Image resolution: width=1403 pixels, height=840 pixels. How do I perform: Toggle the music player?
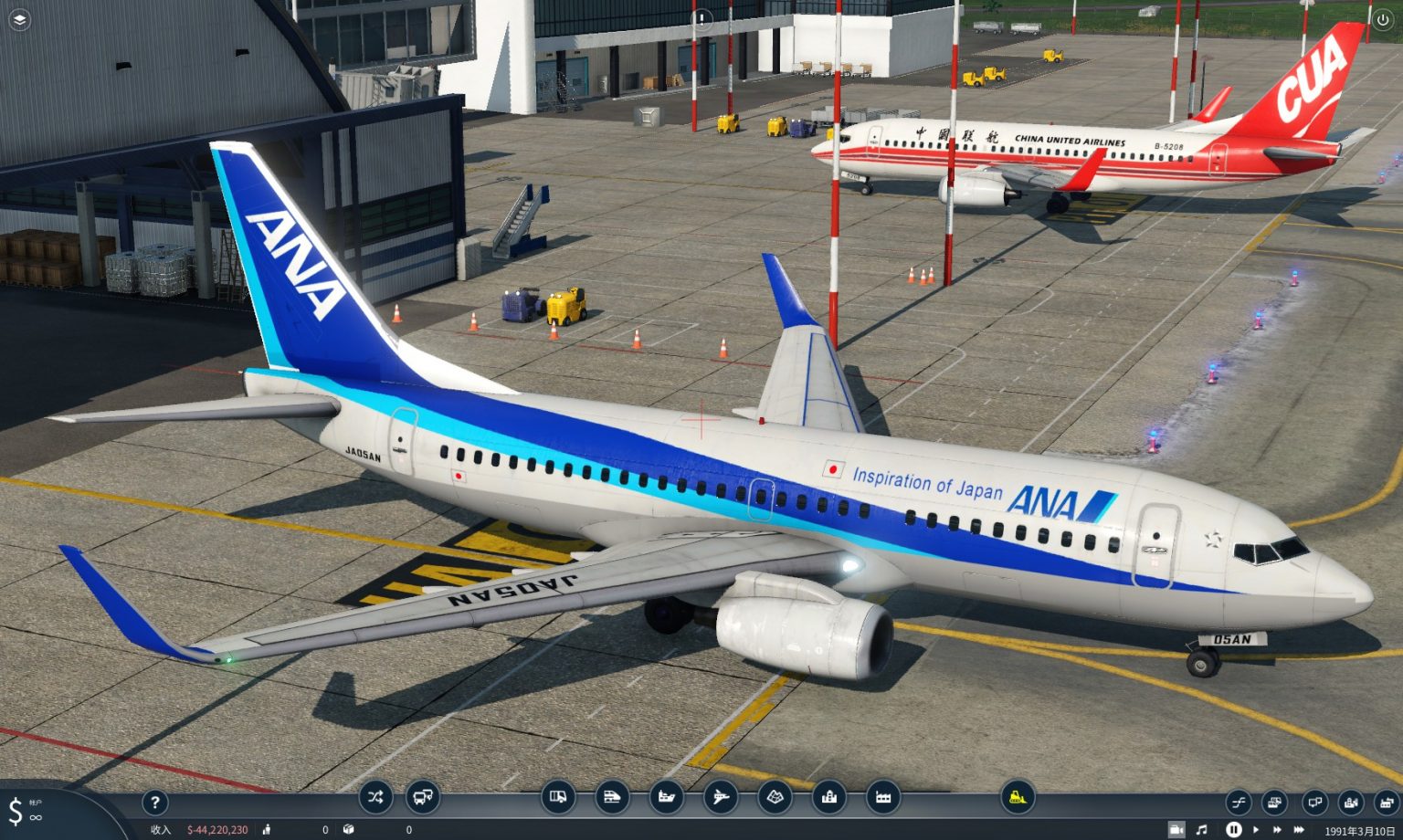click(x=1202, y=829)
